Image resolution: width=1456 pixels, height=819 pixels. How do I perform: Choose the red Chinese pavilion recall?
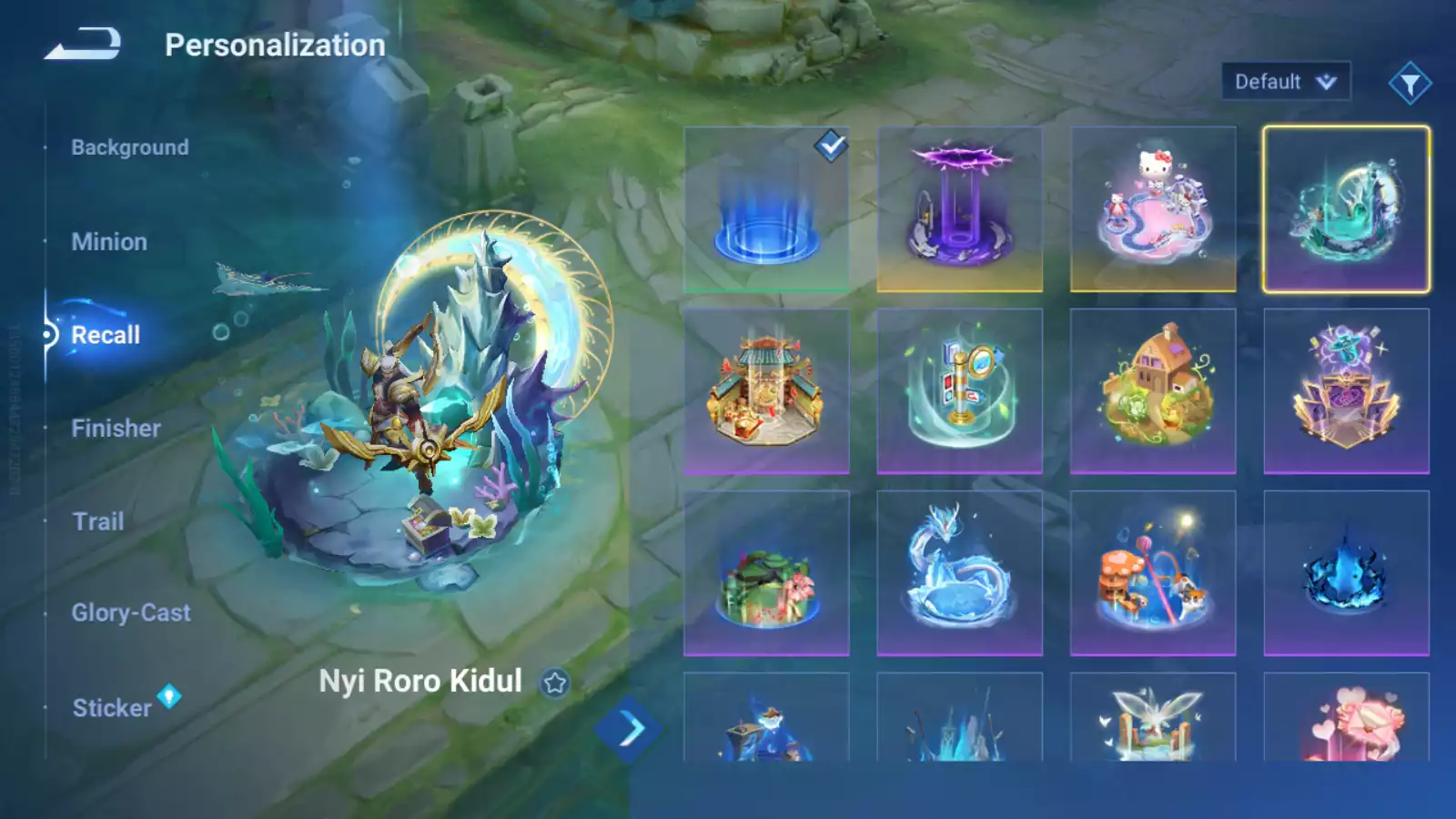766,391
